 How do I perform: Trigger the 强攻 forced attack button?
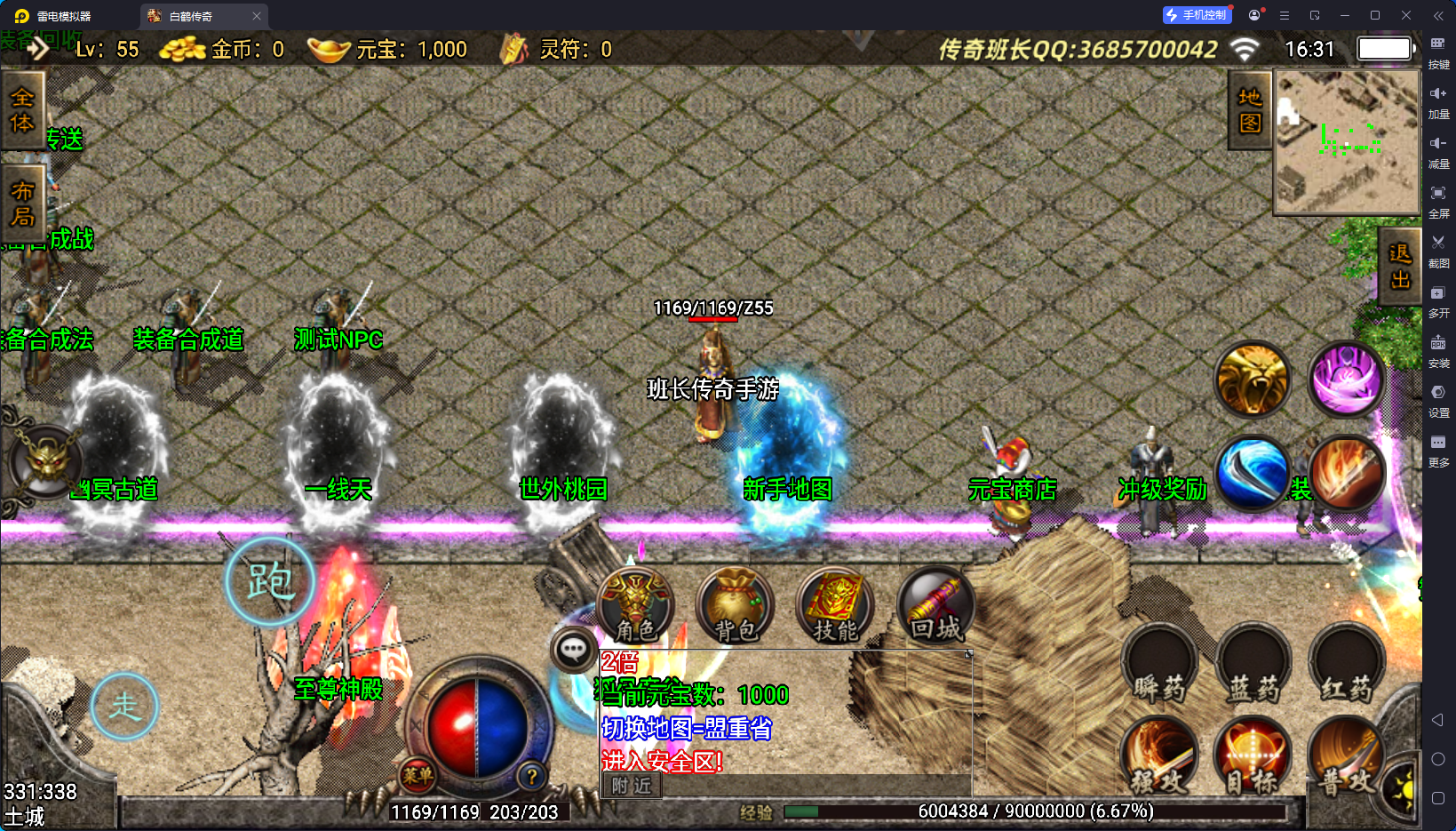(1159, 755)
